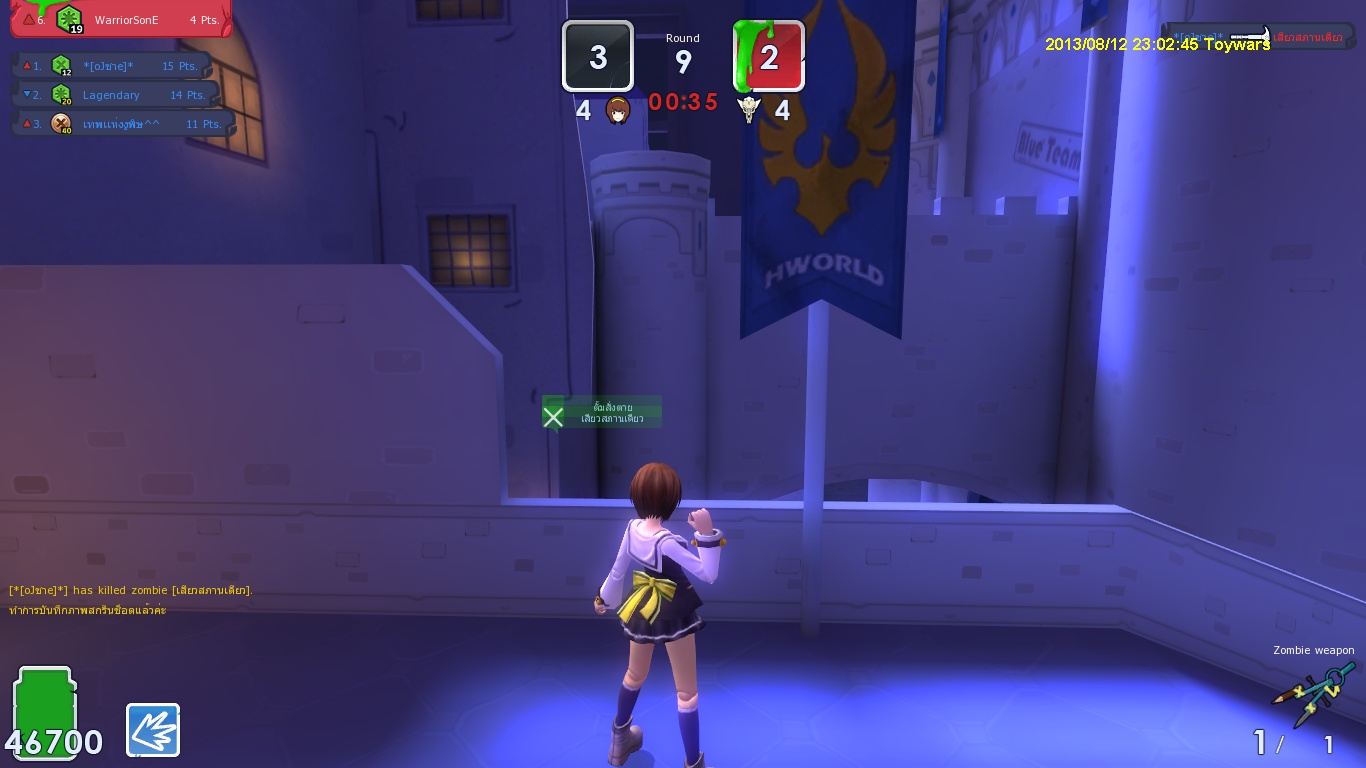The width and height of the screenshot is (1366, 768).
Task: Choose the first-ranked player with 15 Pts.
Action: (115, 66)
